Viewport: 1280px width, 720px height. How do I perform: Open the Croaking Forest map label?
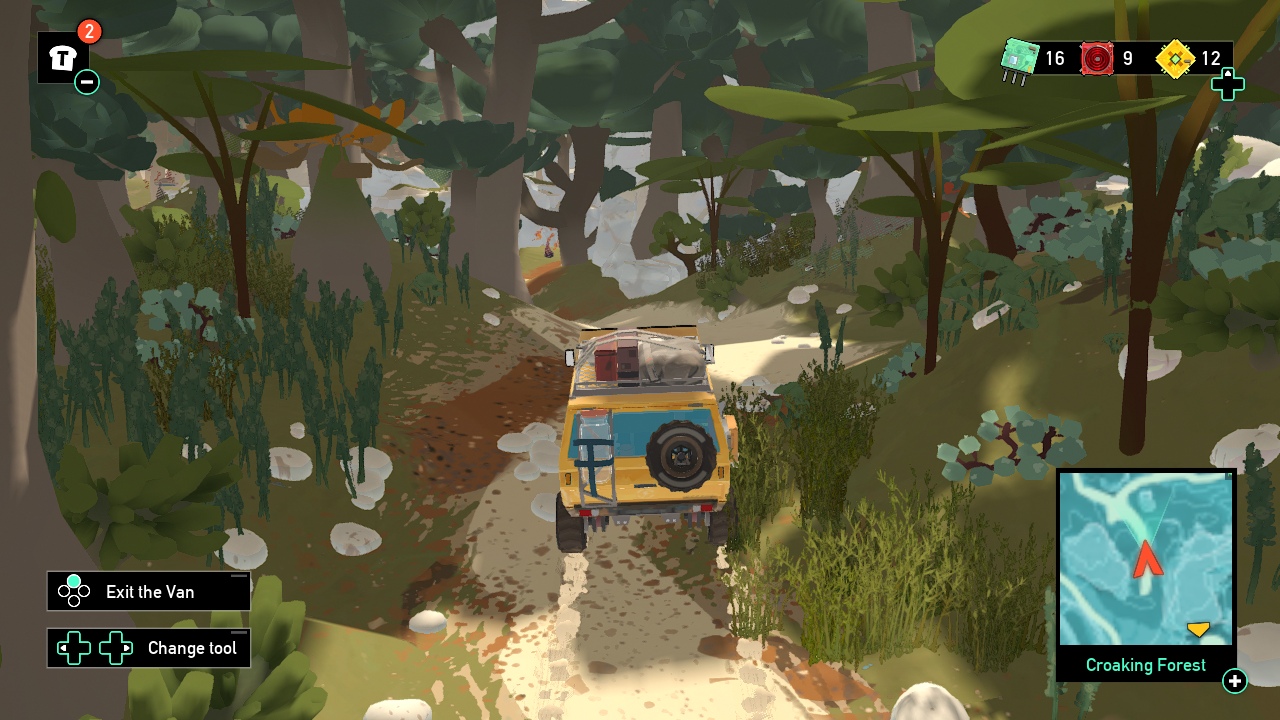[x=1144, y=665]
